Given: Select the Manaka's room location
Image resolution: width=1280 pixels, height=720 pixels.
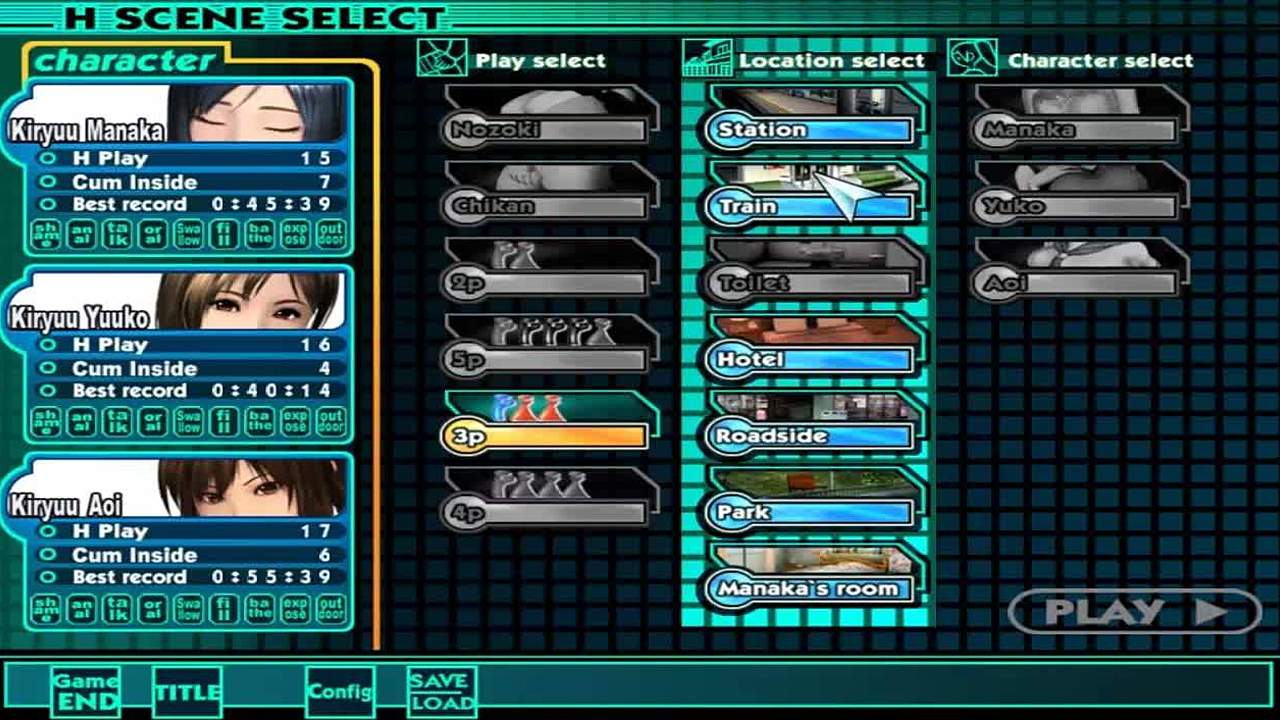Looking at the screenshot, I should click(810, 588).
